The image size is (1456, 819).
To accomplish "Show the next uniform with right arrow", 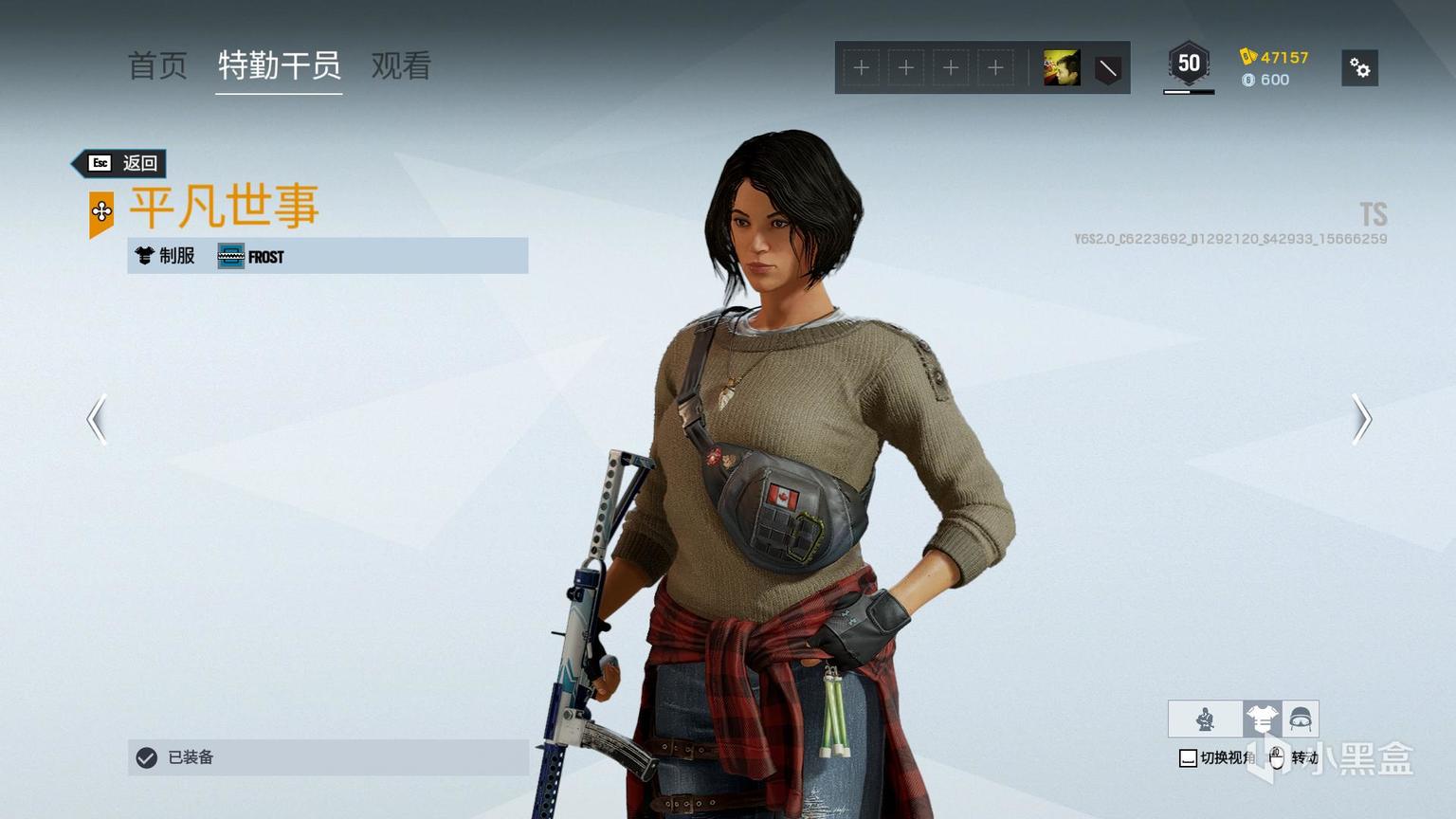I will click(1361, 419).
